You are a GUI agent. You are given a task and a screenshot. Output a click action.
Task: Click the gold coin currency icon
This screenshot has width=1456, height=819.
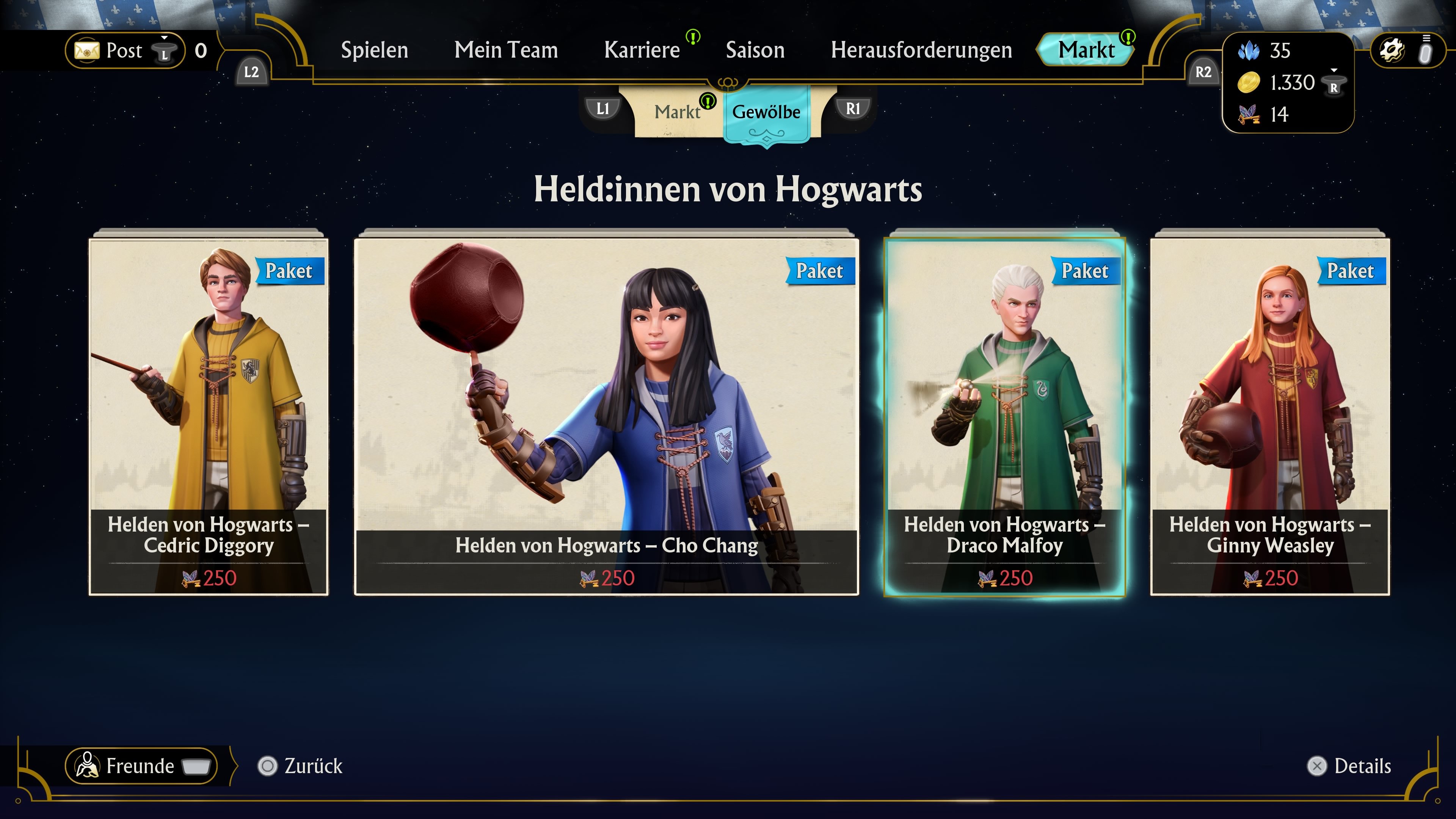point(1249,83)
